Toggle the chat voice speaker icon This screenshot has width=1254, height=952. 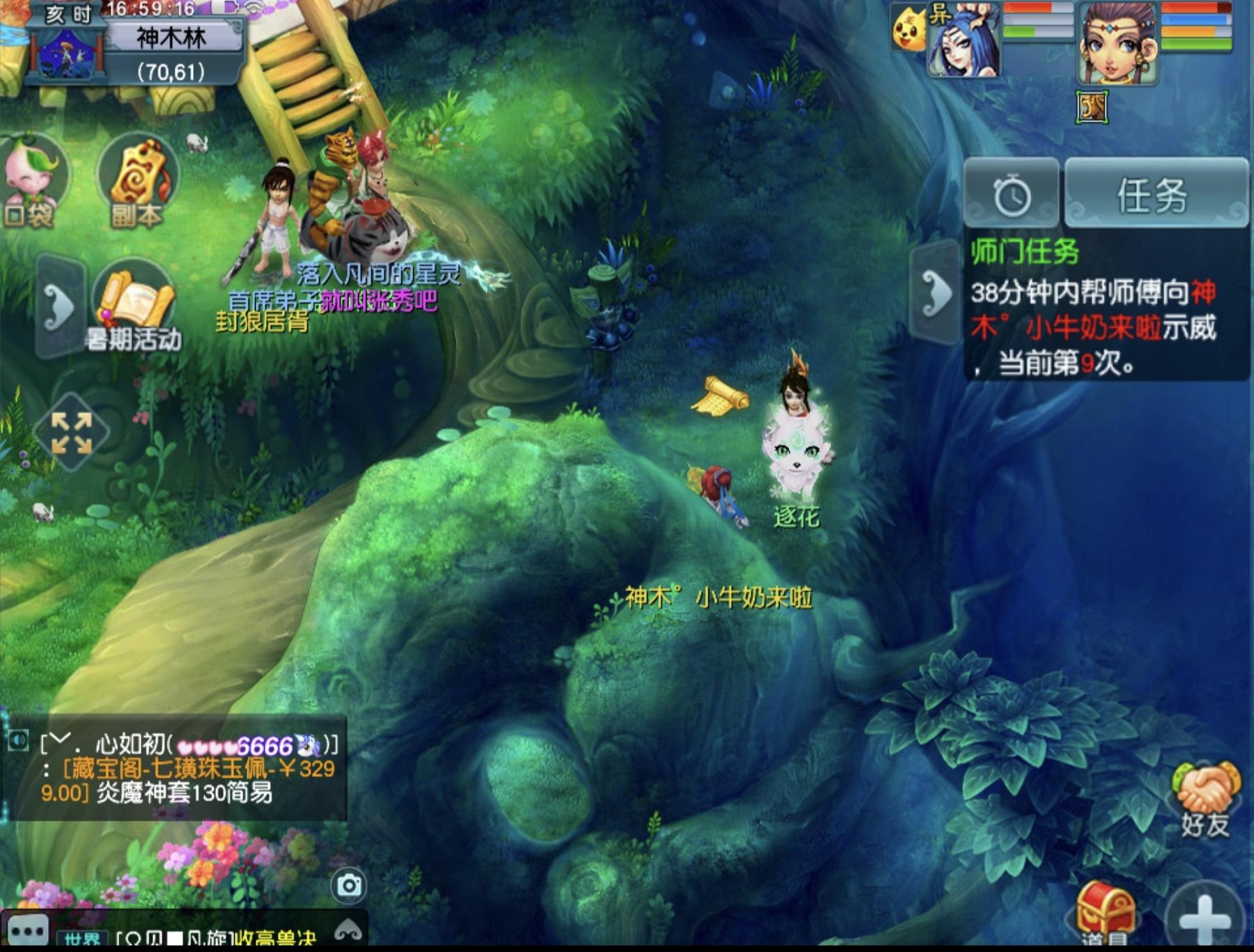coord(18,740)
